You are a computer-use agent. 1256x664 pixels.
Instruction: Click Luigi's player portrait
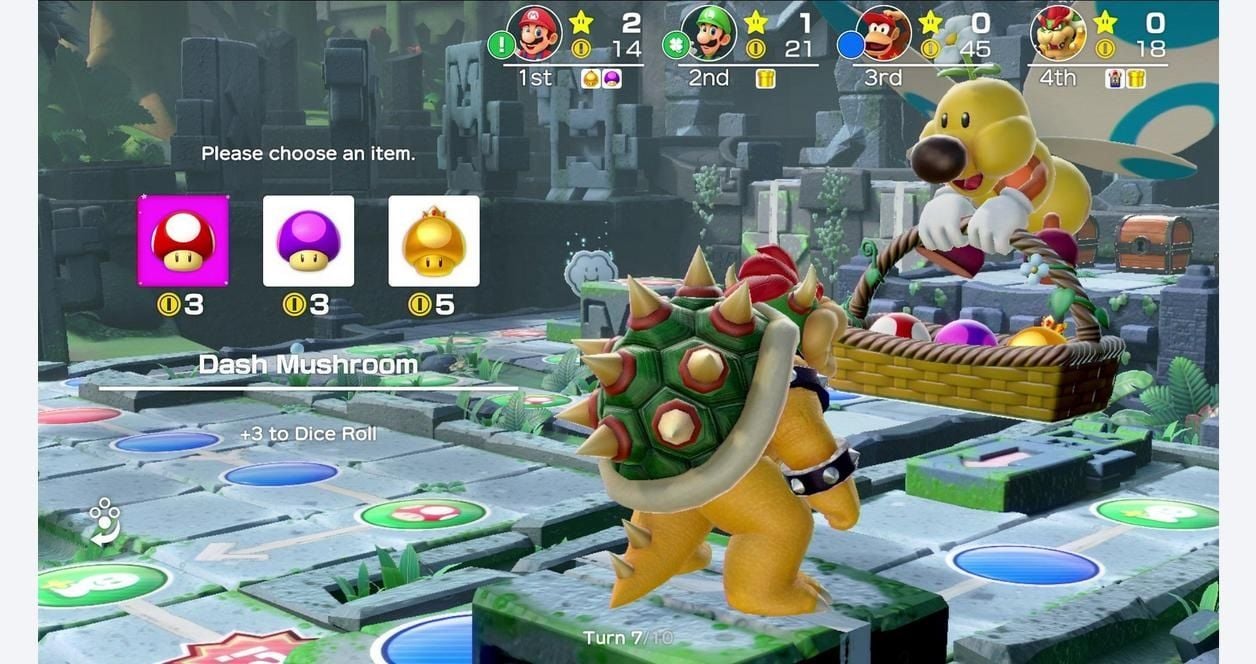click(x=709, y=34)
